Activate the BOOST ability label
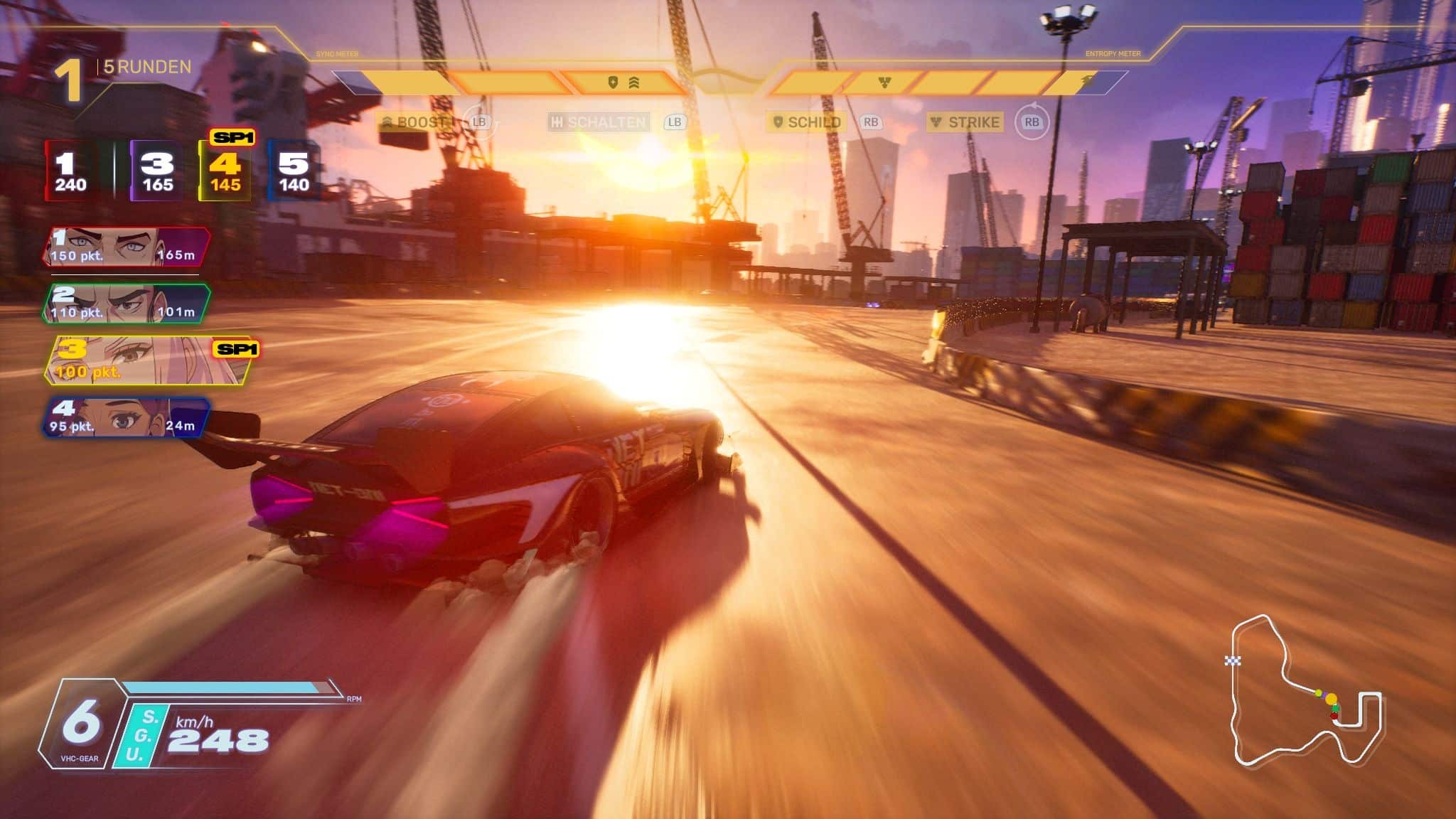Screen dimensions: 1456x819 [x=415, y=122]
